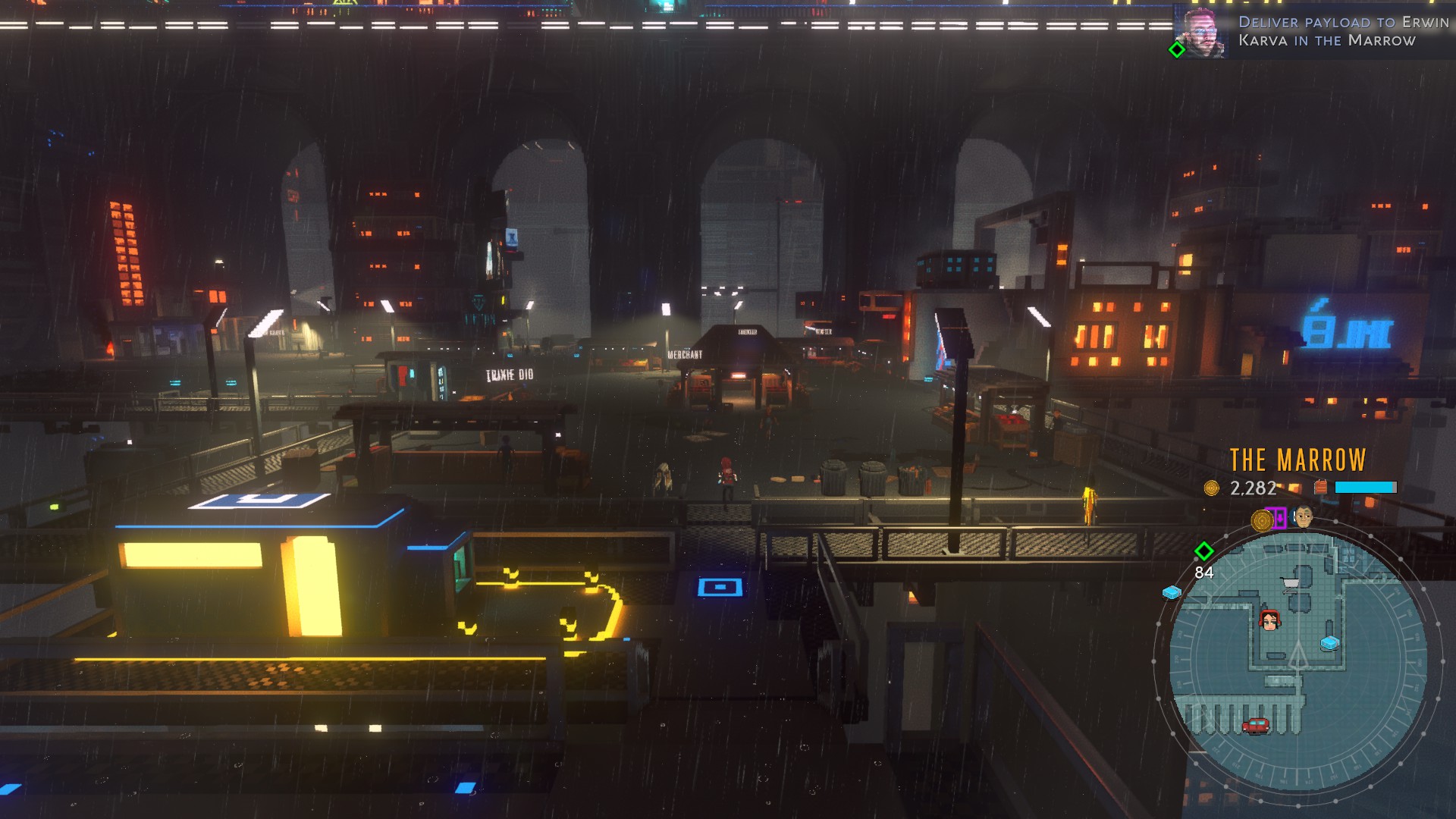This screenshot has height=819, width=1456.
Task: Select the red-haired character marker on minimap
Action: (1269, 620)
